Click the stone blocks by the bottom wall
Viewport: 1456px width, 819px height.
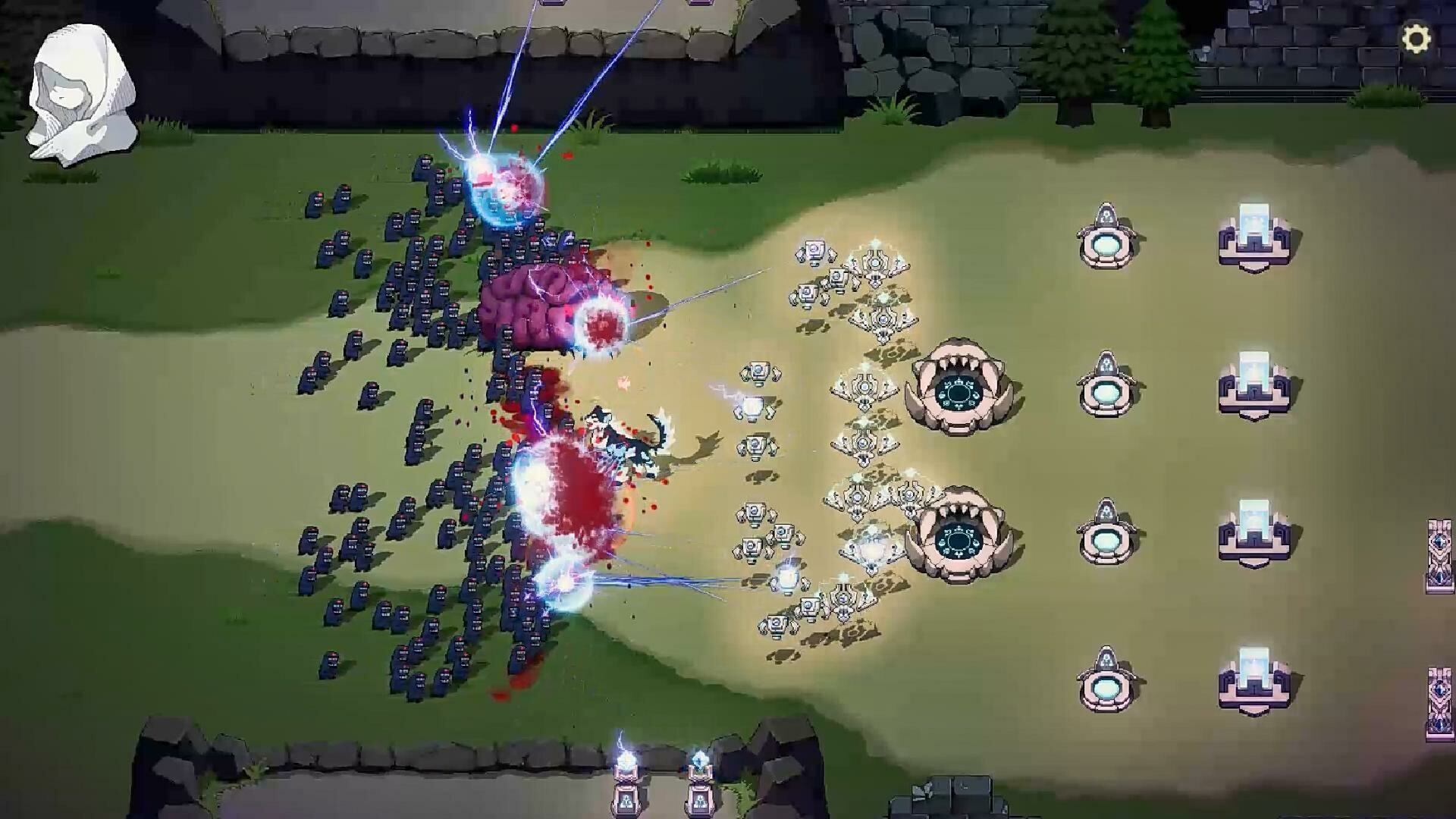pos(958,789)
